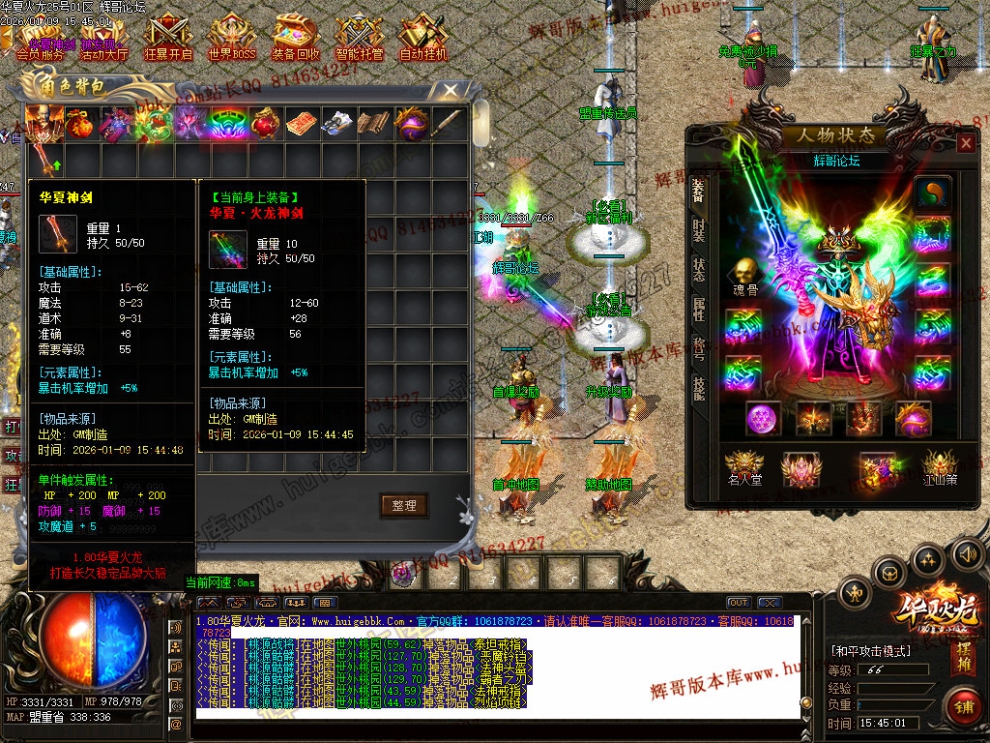Open the 江山策 button in character panel
The height and width of the screenshot is (743, 990).
939,468
